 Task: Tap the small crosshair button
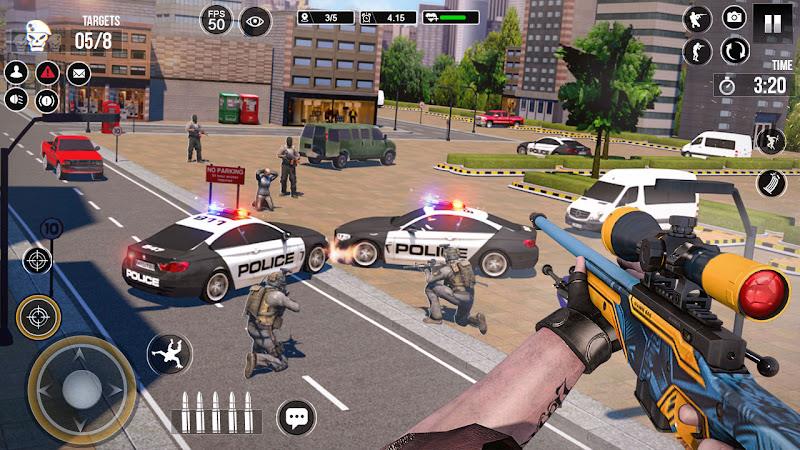[x=38, y=262]
